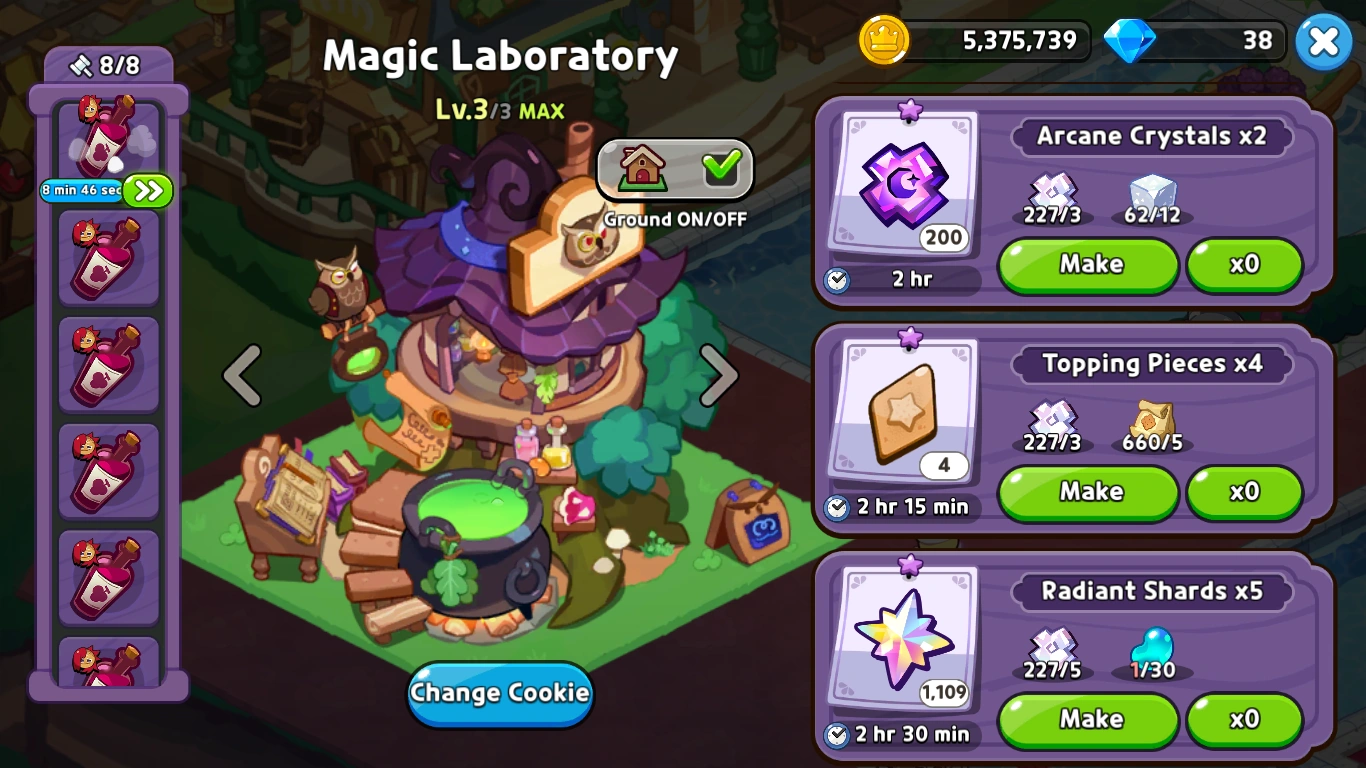Toggle Ground ON/OFF display

pyautogui.click(x=673, y=170)
